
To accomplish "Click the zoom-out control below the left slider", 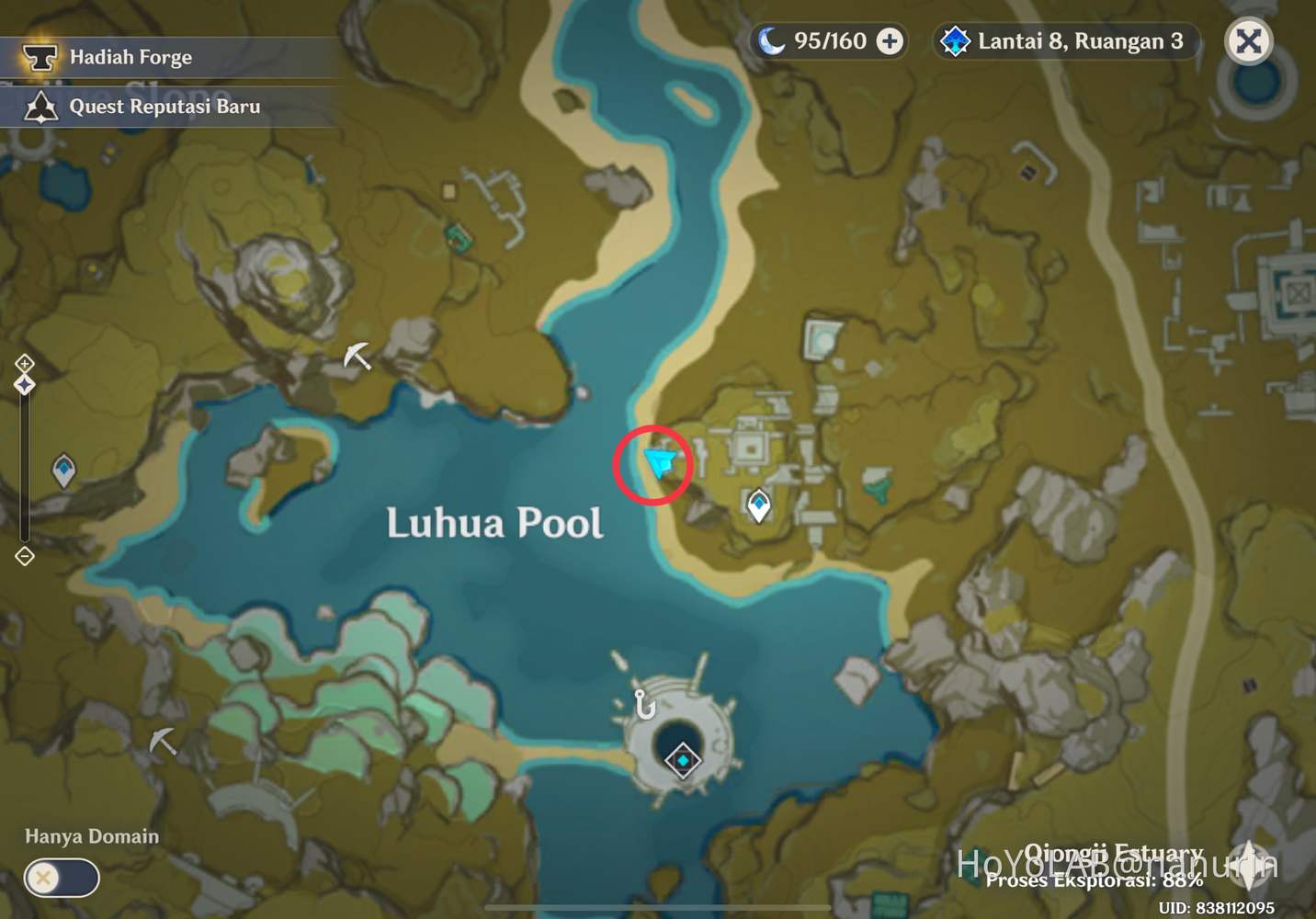I will (24, 556).
